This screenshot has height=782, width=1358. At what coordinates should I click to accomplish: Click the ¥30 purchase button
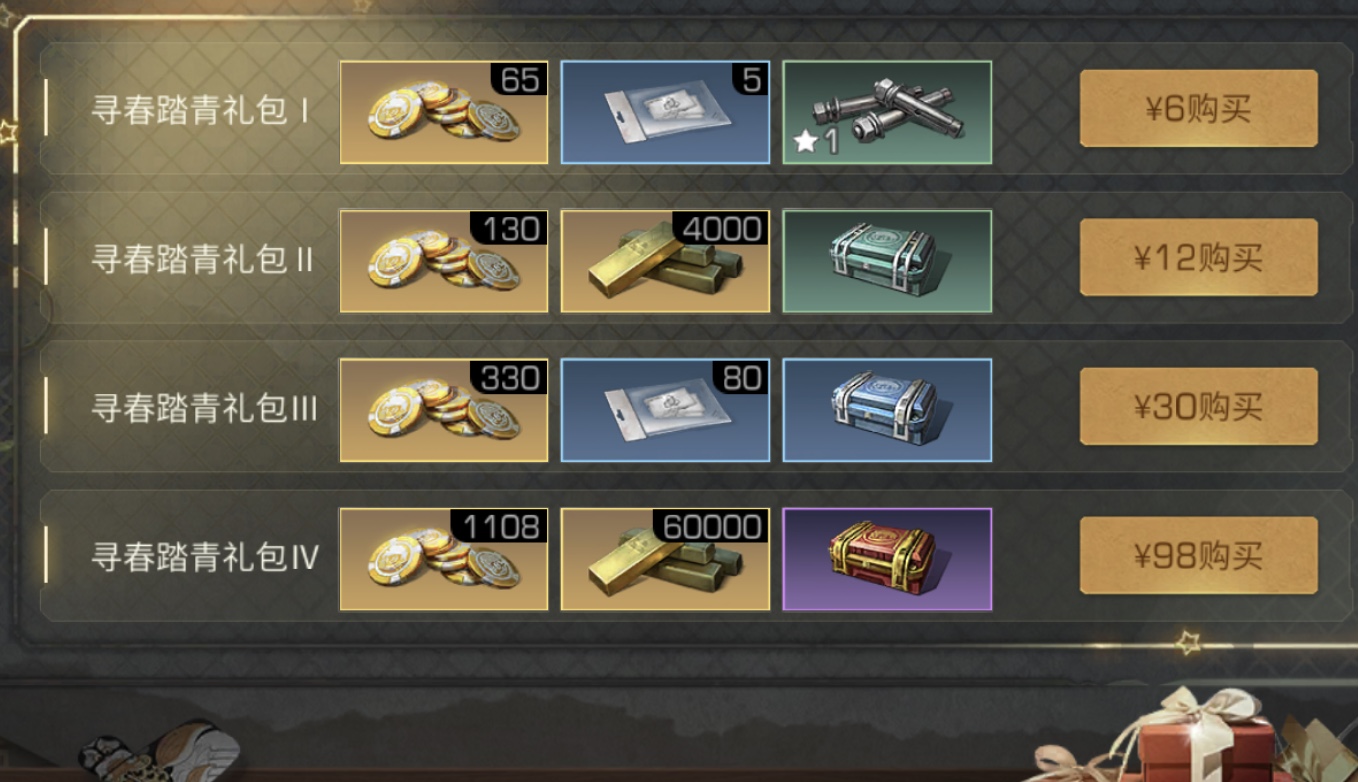[x=1198, y=407]
